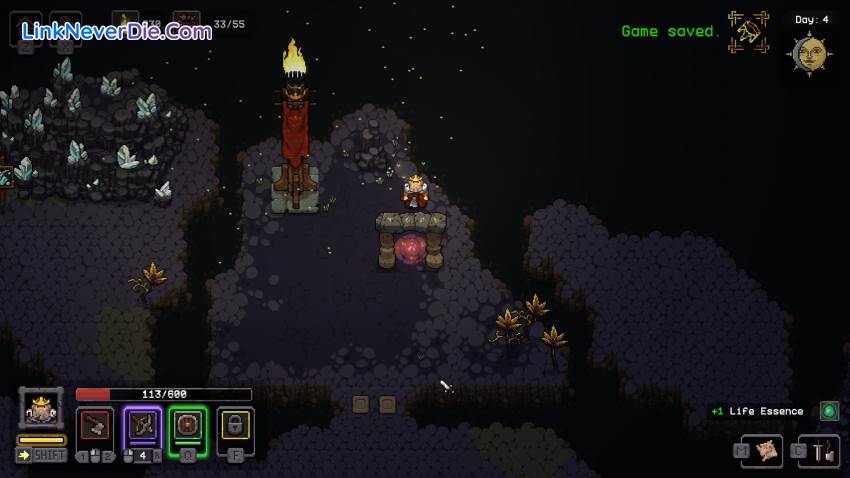Open the map scroll button
Image resolution: width=850 pixels, height=478 pixels.
click(x=768, y=451)
